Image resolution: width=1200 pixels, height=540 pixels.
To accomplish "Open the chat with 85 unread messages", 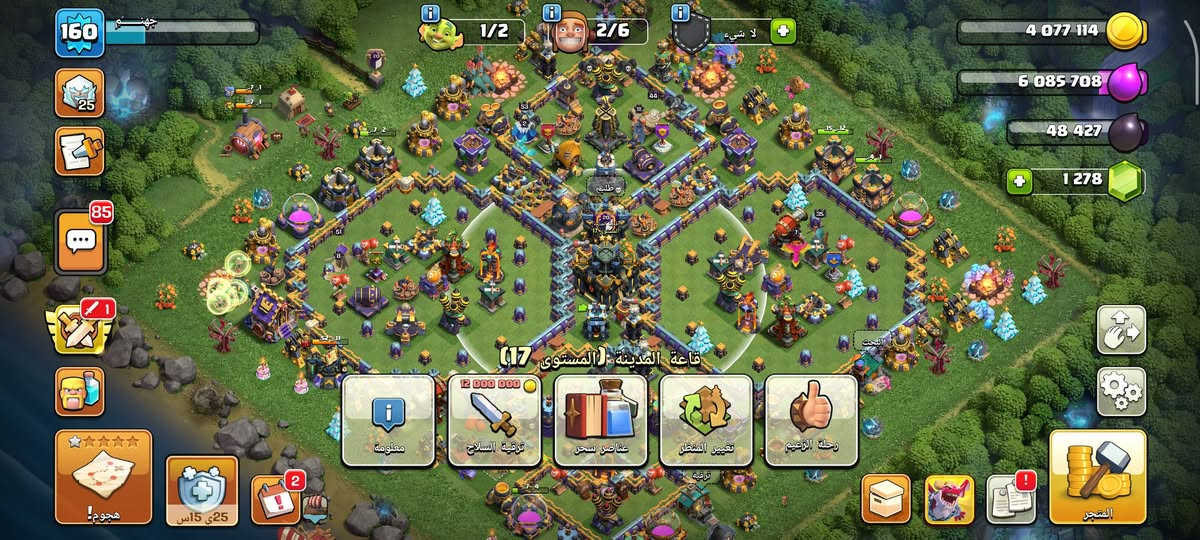I will [x=81, y=242].
